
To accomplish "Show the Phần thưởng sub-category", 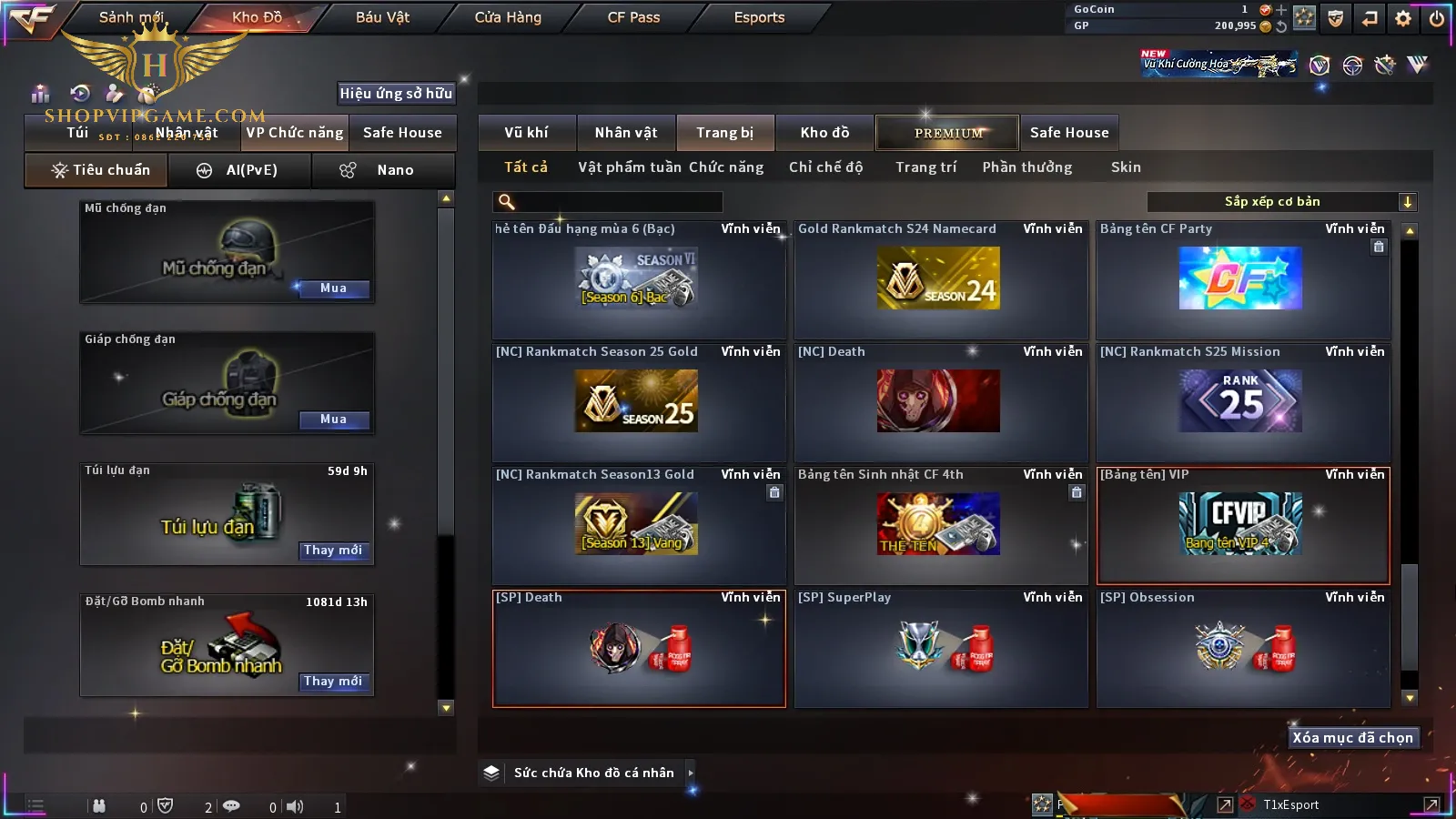I will point(1026,167).
